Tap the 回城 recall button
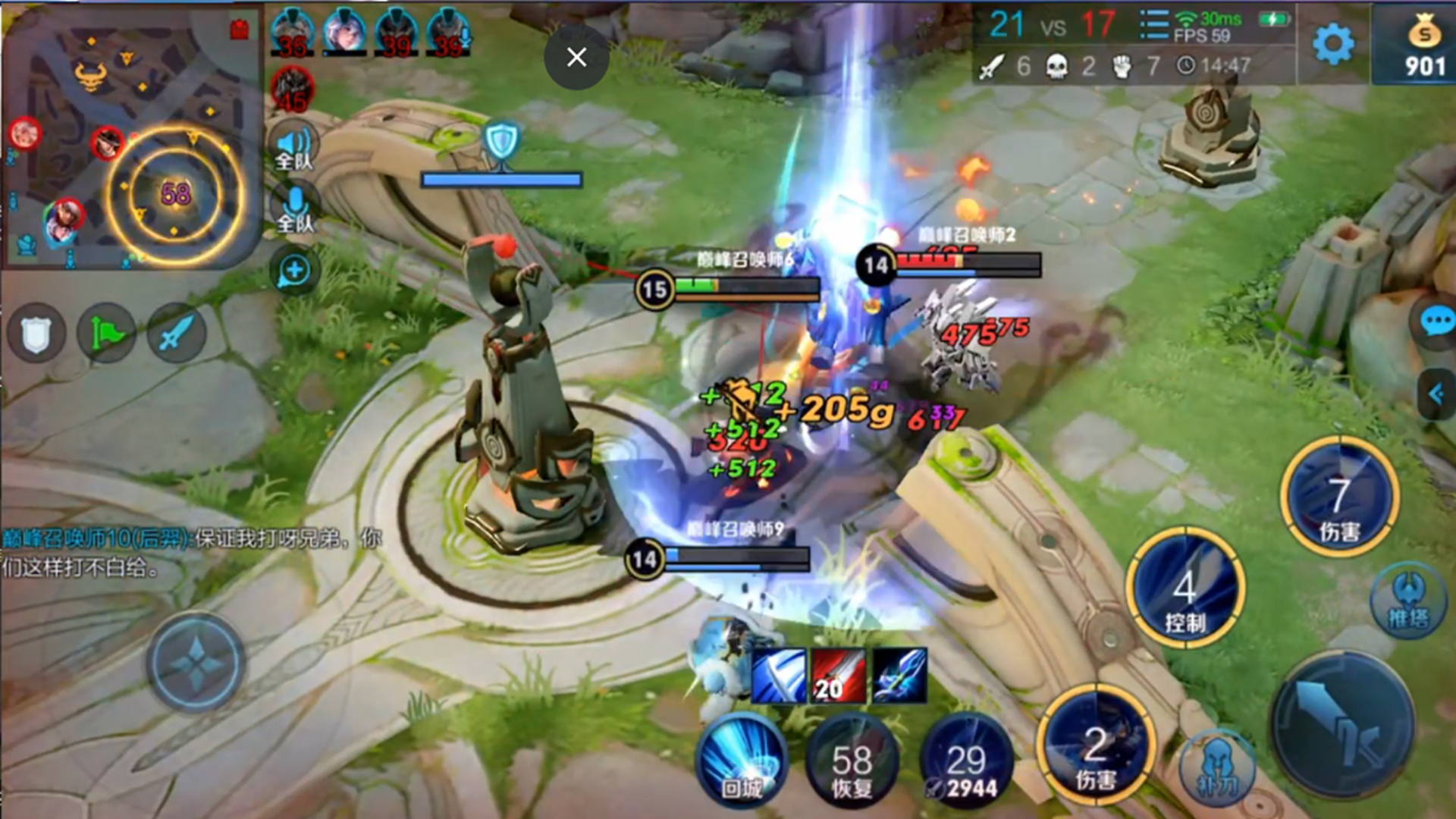 coord(742,758)
